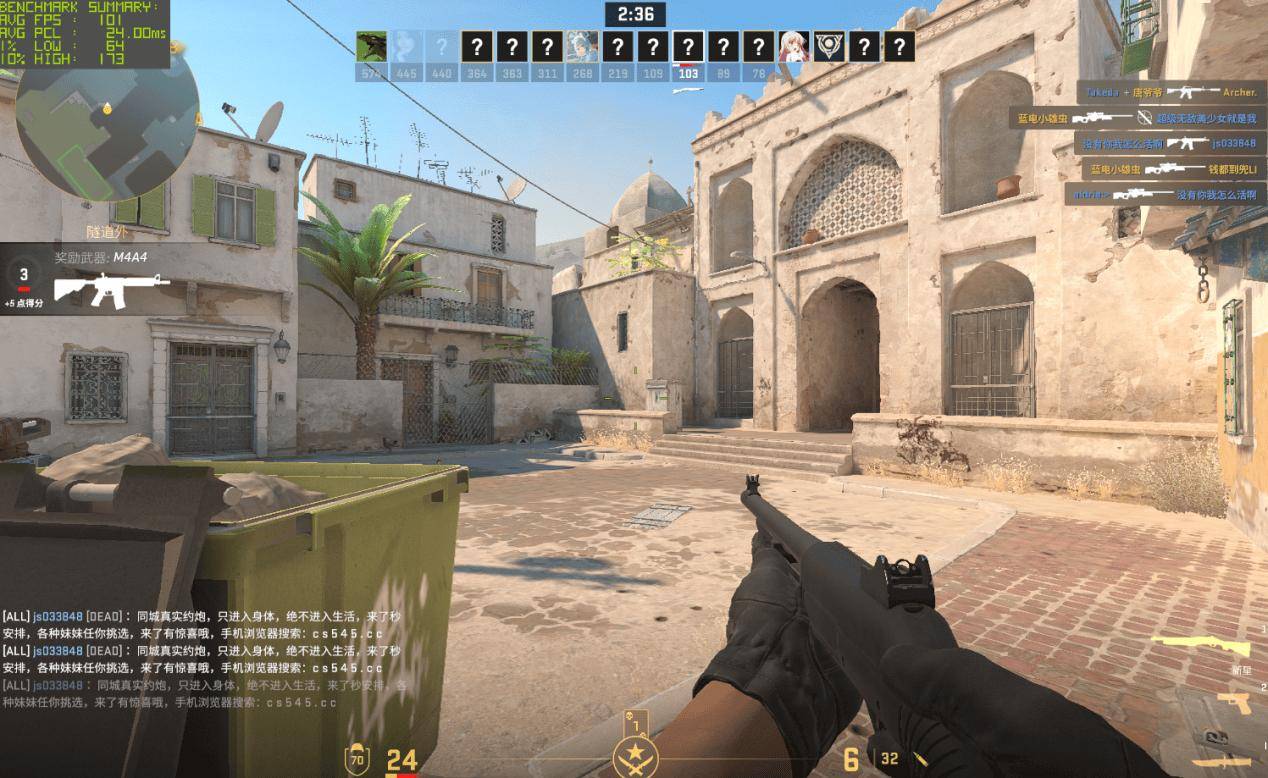Select the Nova shotgun weapon slot
Viewport: 1268px width, 778px height.
[x=1200, y=646]
